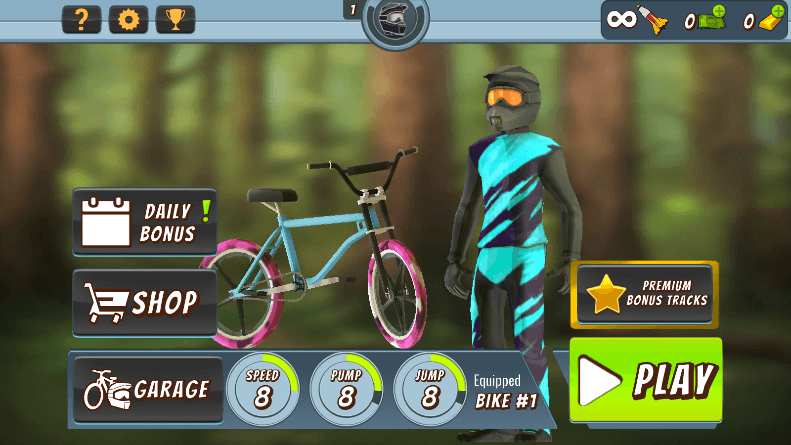The image size is (791, 445).
Task: Select the Pump stat gauge
Action: [x=346, y=388]
